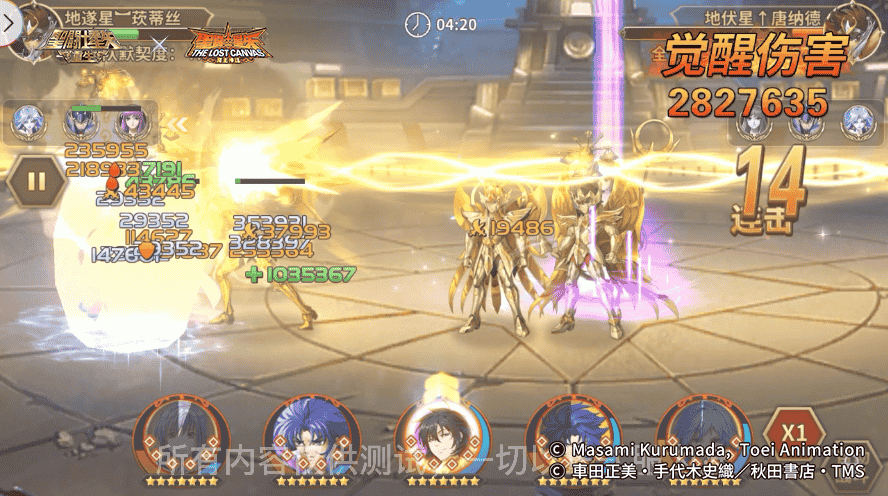Select the blue-helmeted teammate portrait
This screenshot has width=888, height=496.
click(x=80, y=125)
